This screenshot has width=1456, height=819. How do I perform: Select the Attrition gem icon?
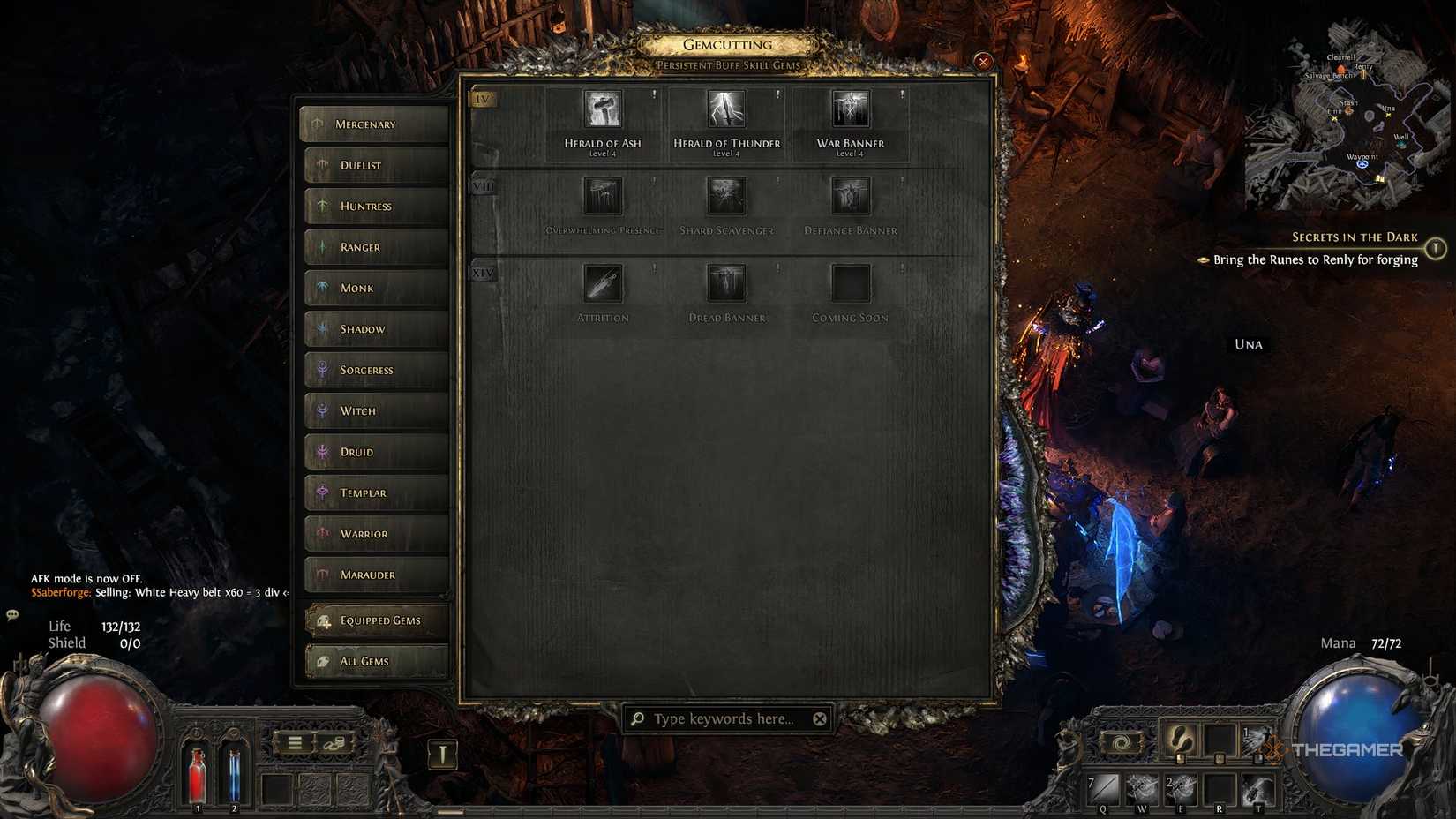[603, 283]
